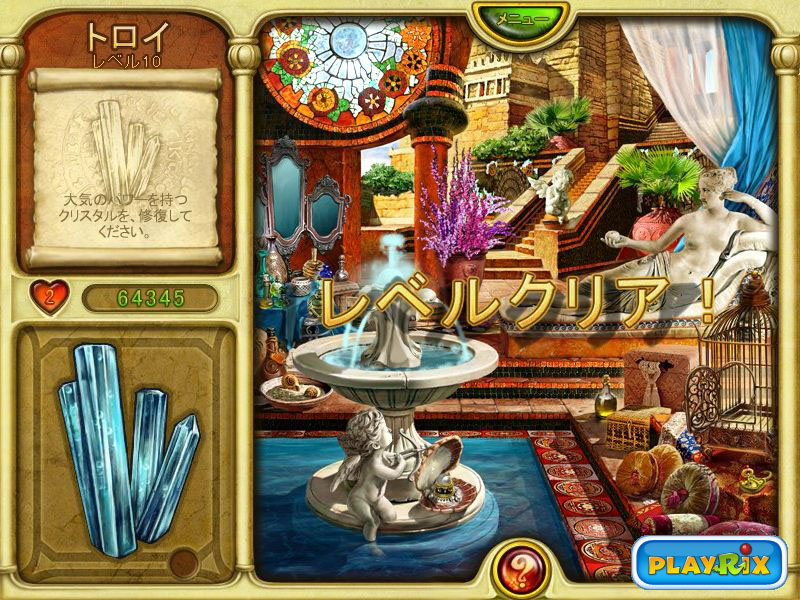The image size is (800, 600).
Task: View the parchment task scroll
Action: tap(126, 166)
